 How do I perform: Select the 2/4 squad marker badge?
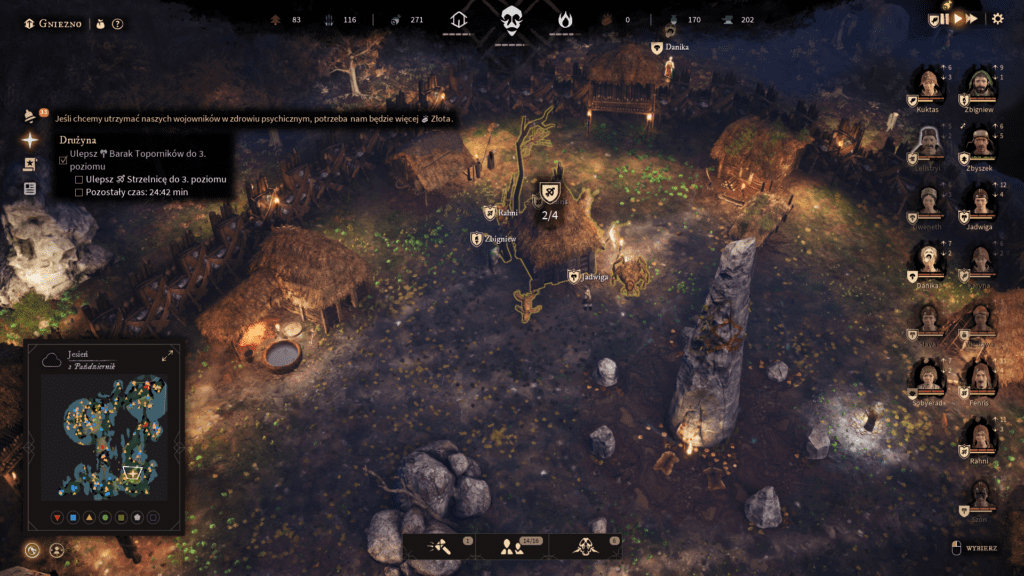[x=549, y=193]
